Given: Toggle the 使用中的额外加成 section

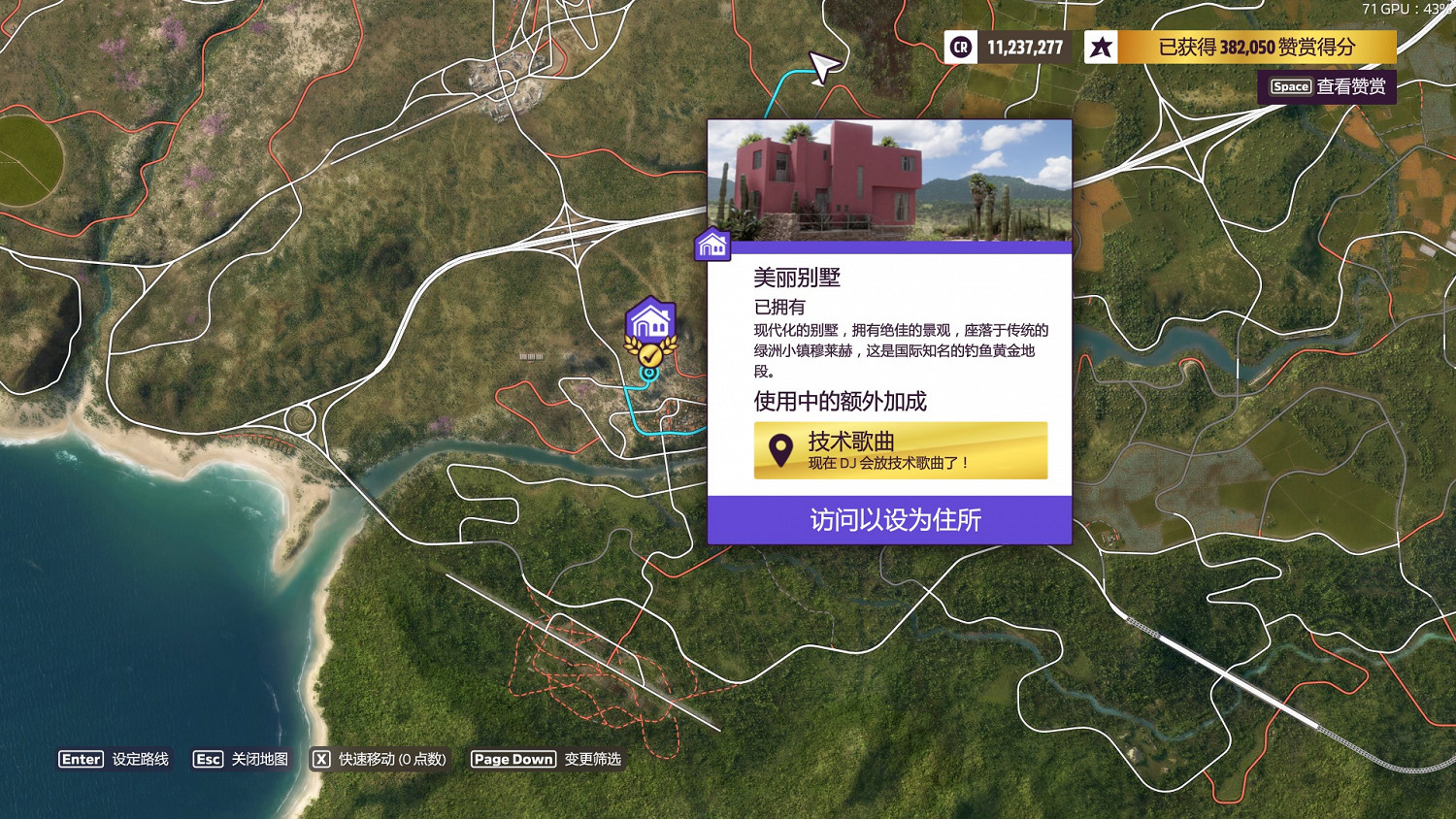Looking at the screenshot, I should point(841,401).
